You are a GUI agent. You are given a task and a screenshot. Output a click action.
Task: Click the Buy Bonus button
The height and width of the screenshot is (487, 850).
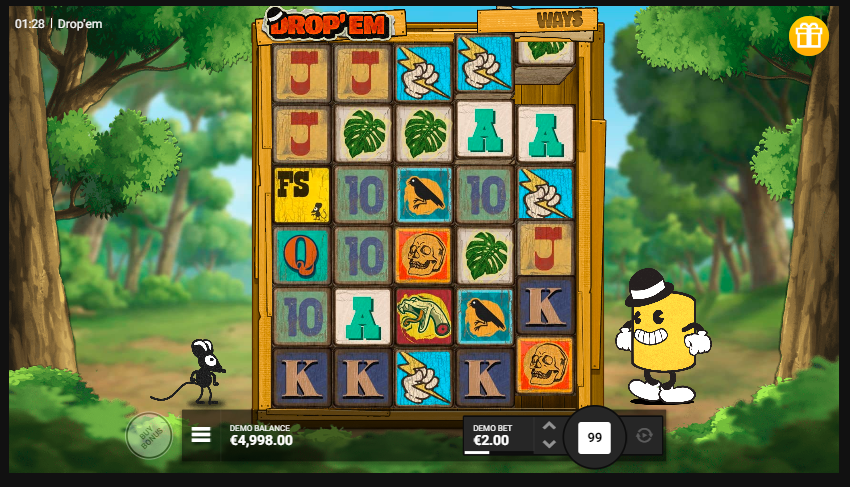[x=149, y=436]
